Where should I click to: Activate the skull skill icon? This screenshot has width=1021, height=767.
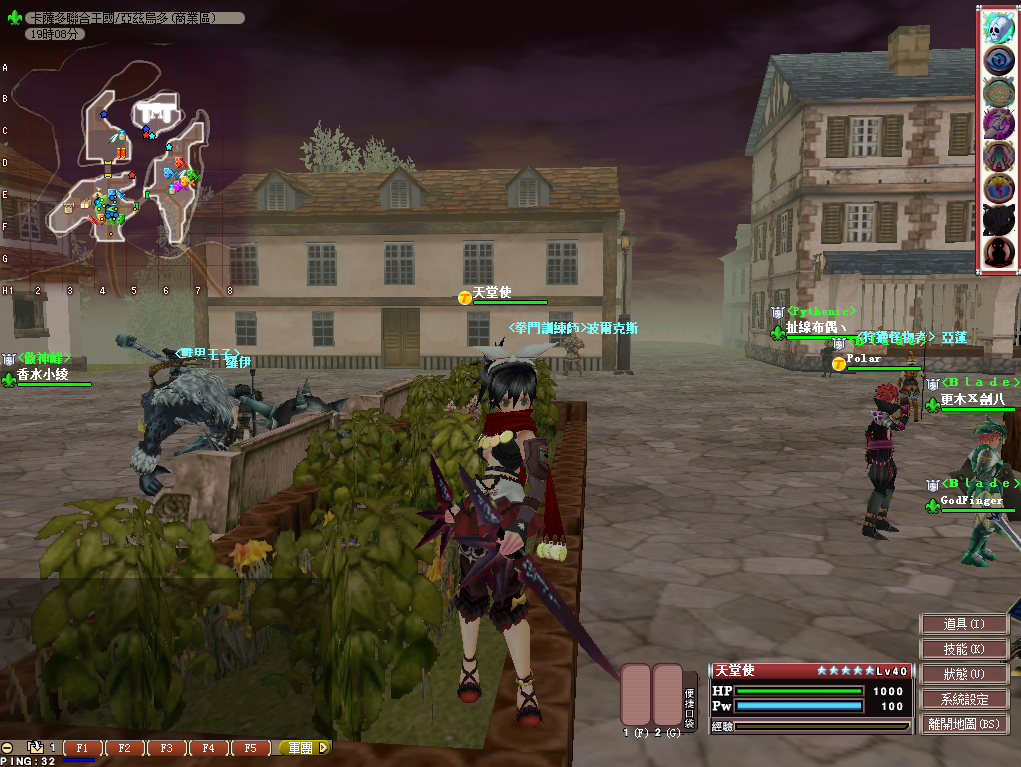pyautogui.click(x=999, y=28)
